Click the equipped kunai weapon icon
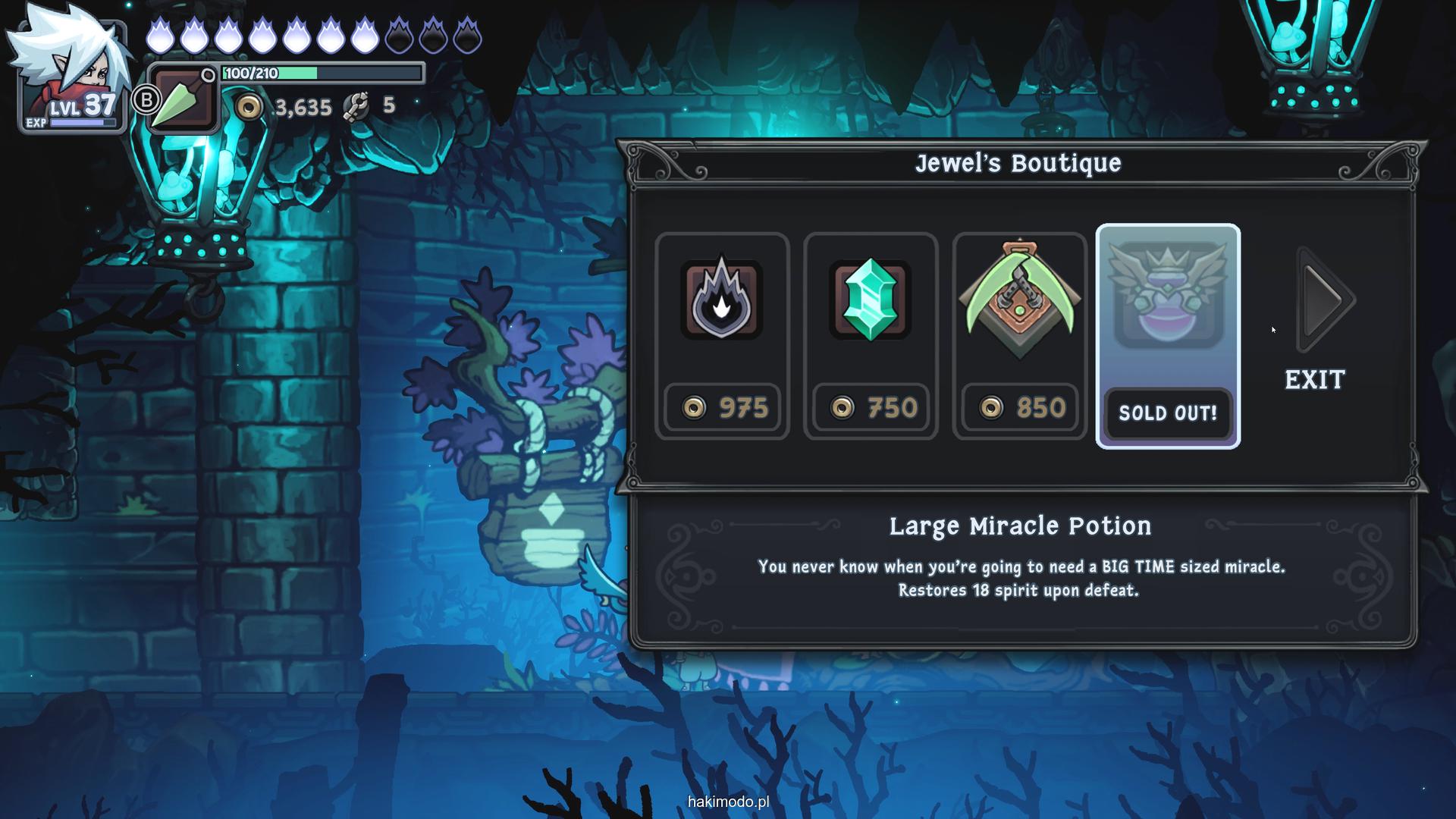Viewport: 1456px width, 819px height. point(180,100)
